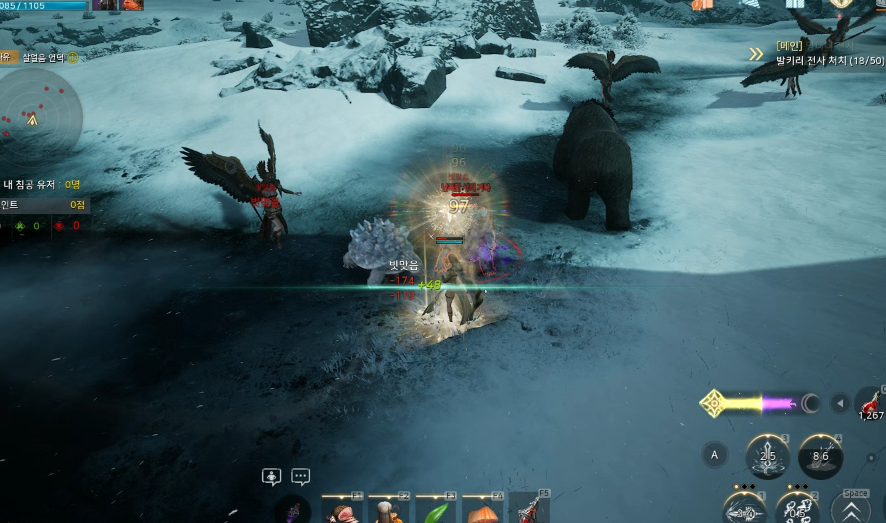Use the green leaf item in F3
This screenshot has height=523, width=886.
pyautogui.click(x=436, y=511)
